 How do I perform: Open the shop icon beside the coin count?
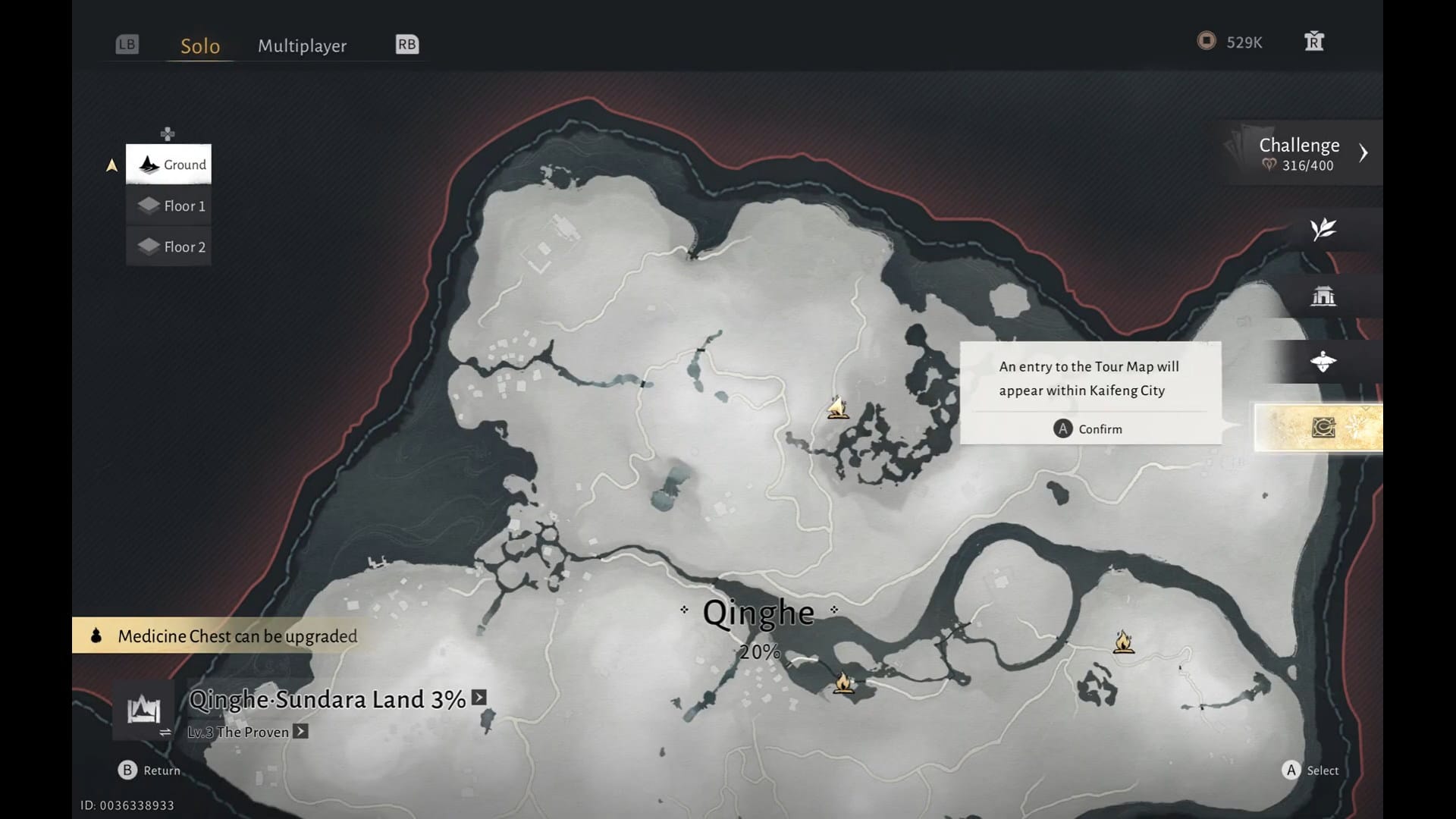[x=1313, y=42]
